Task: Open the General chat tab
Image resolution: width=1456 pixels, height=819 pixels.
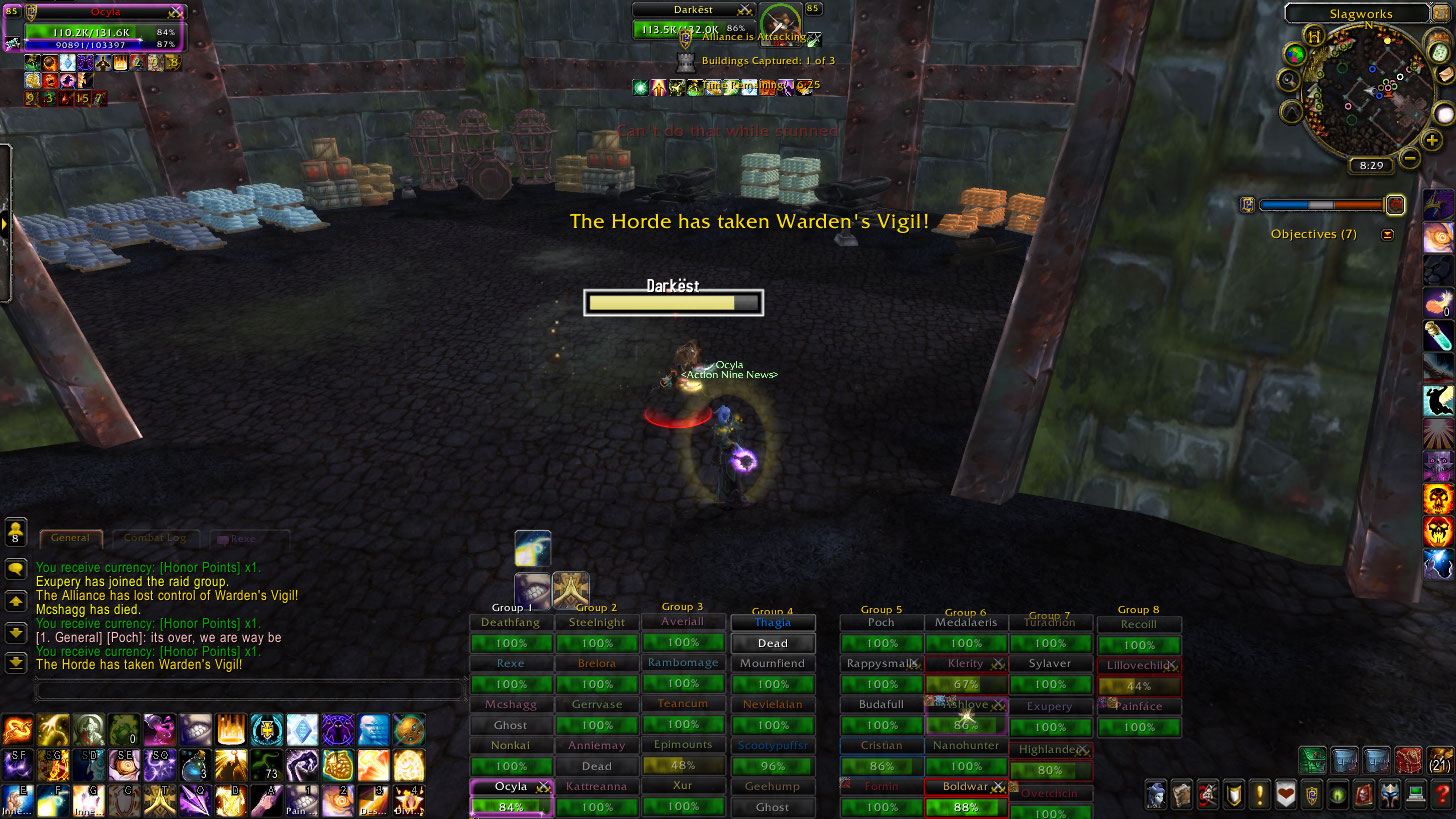Action: pyautogui.click(x=70, y=538)
